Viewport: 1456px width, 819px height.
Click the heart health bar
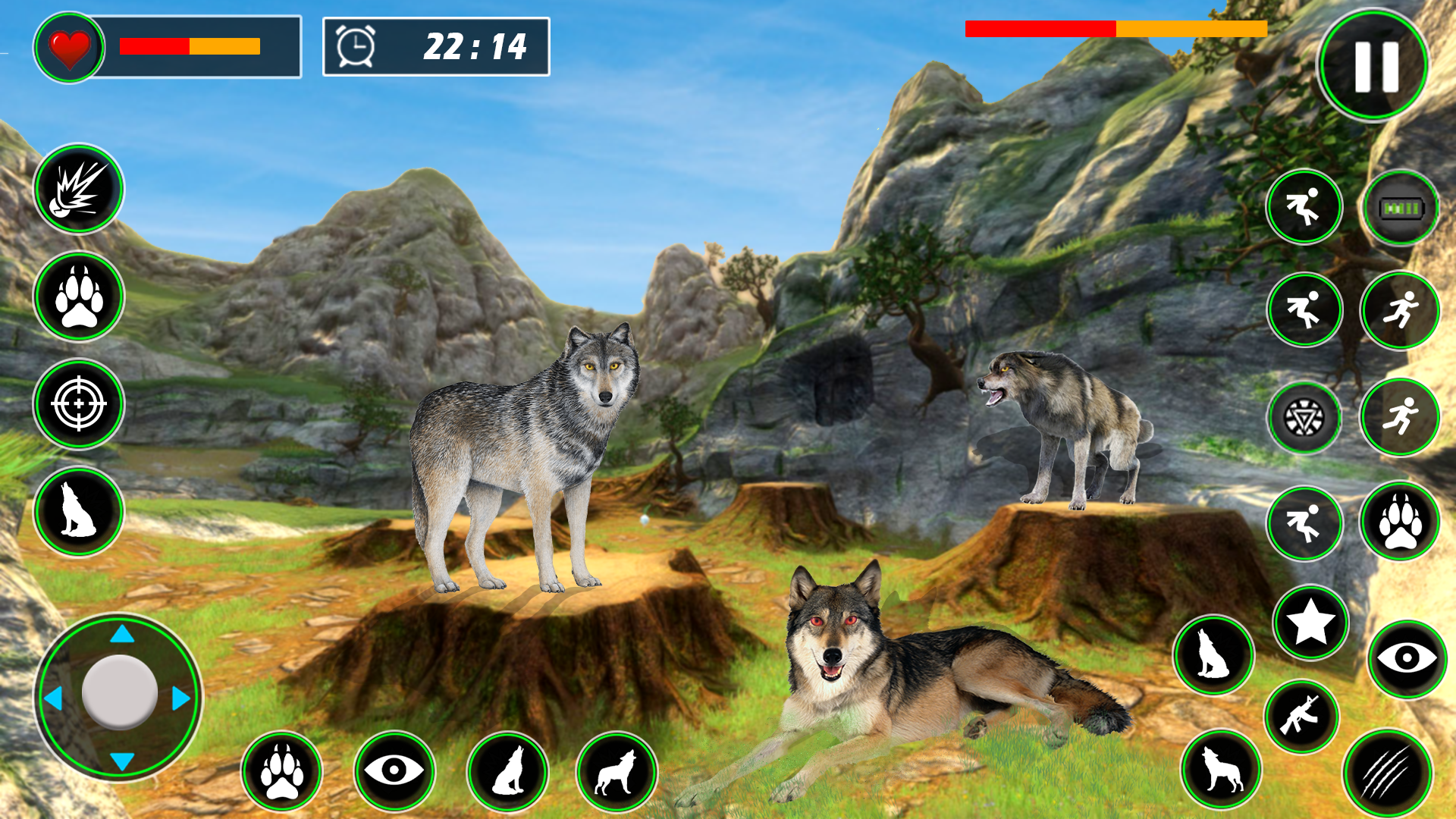tap(72, 47)
